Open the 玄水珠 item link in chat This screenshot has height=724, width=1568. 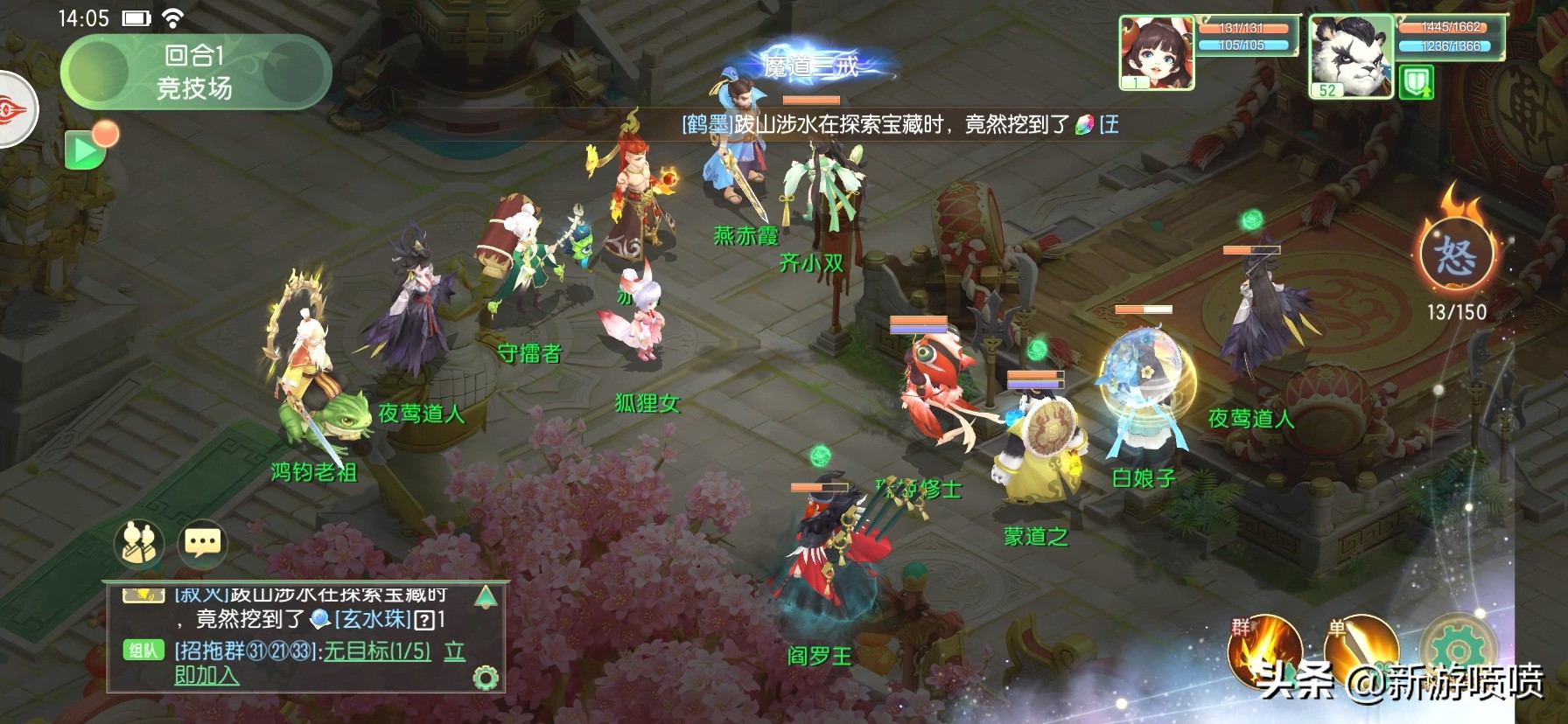tap(373, 620)
